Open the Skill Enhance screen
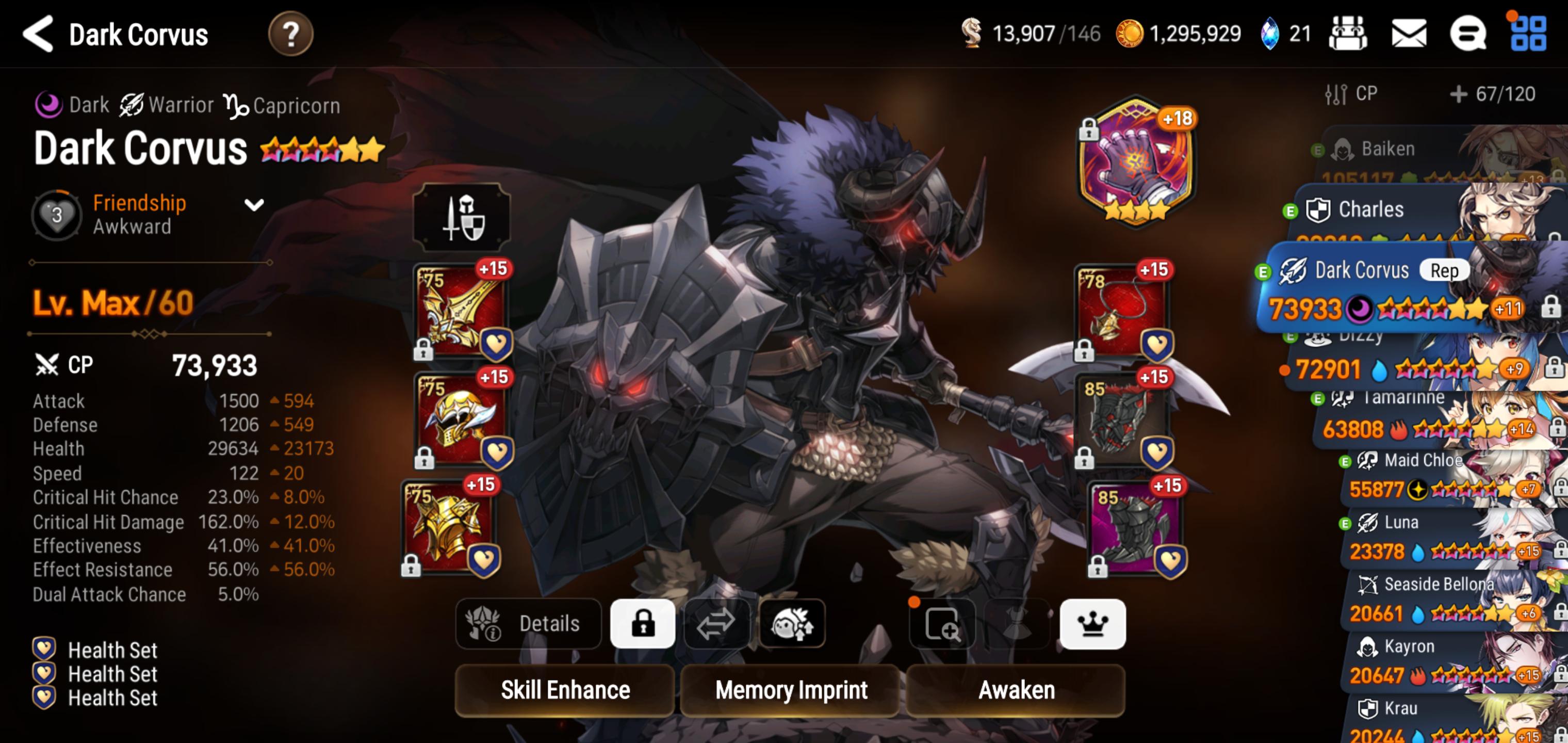This screenshot has width=1568, height=743. click(x=565, y=690)
